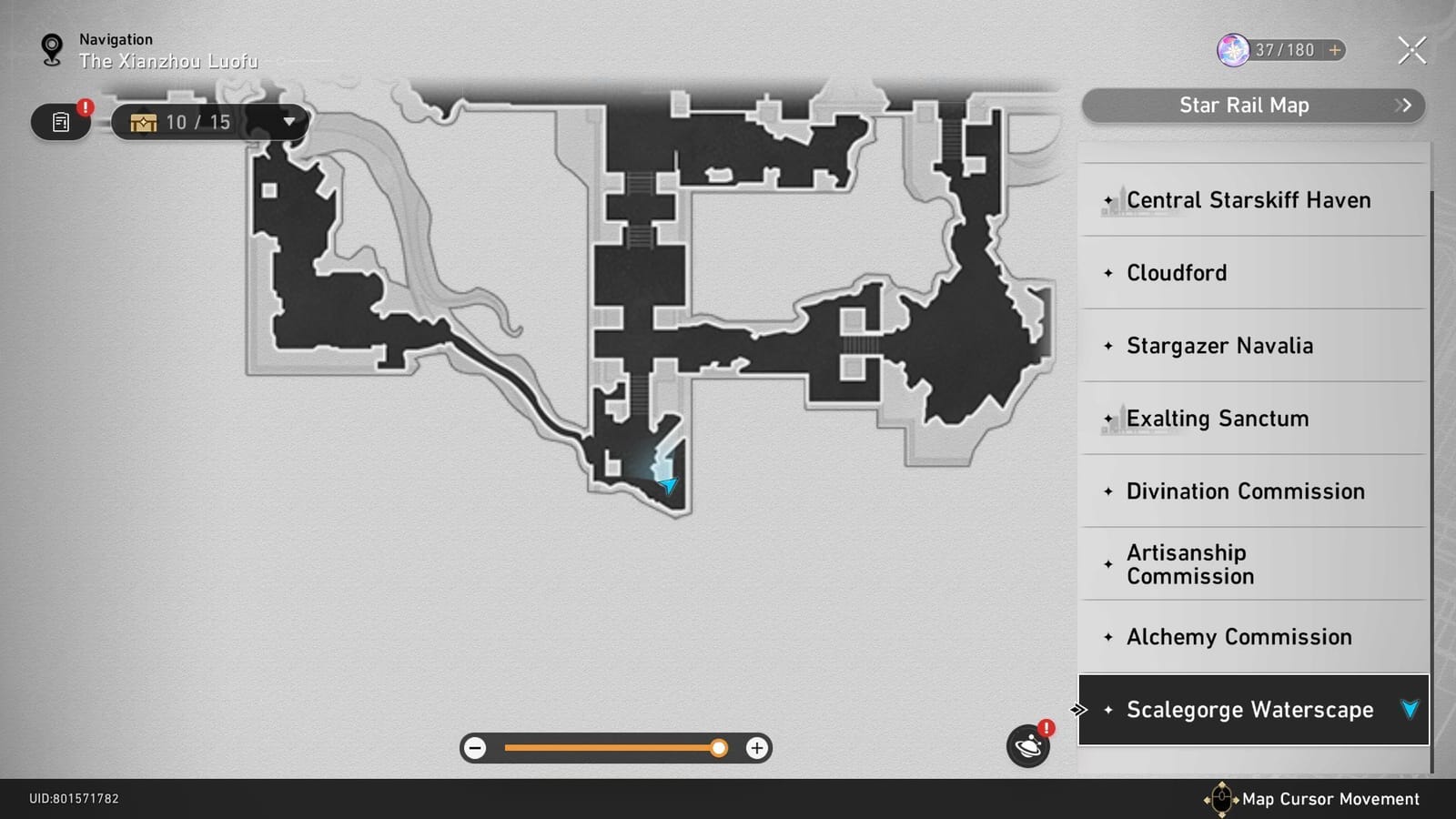This screenshot has width=1456, height=819.
Task: Click the arrow beside Scalegorge Waterscape entry
Action: tap(1410, 709)
